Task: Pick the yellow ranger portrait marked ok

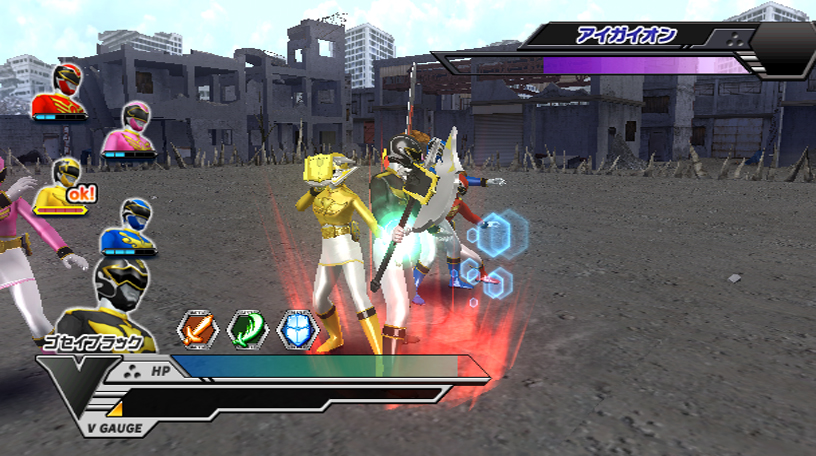Action: pyautogui.click(x=64, y=186)
